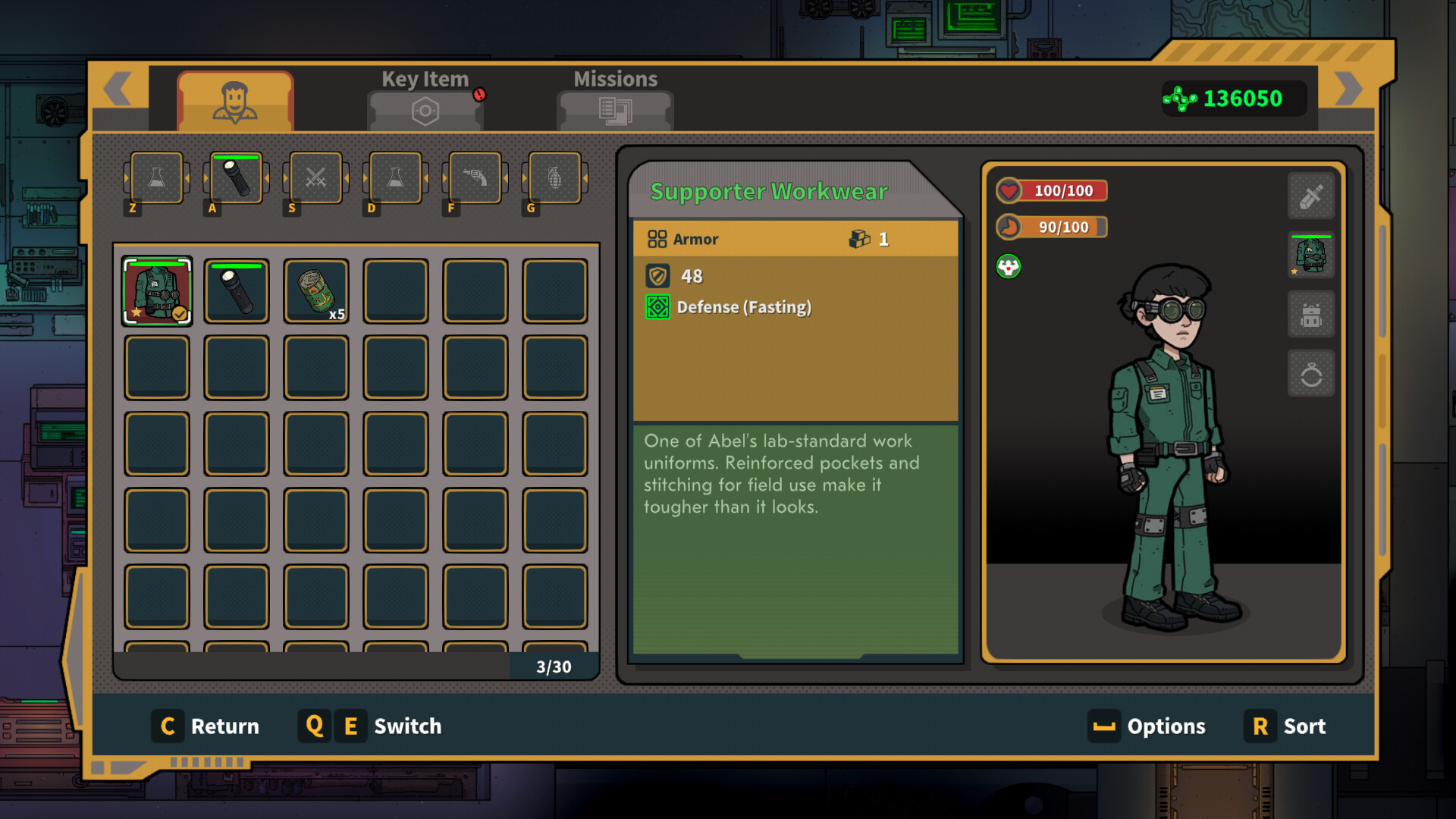Go to next page with right arrow

pyautogui.click(x=1348, y=89)
